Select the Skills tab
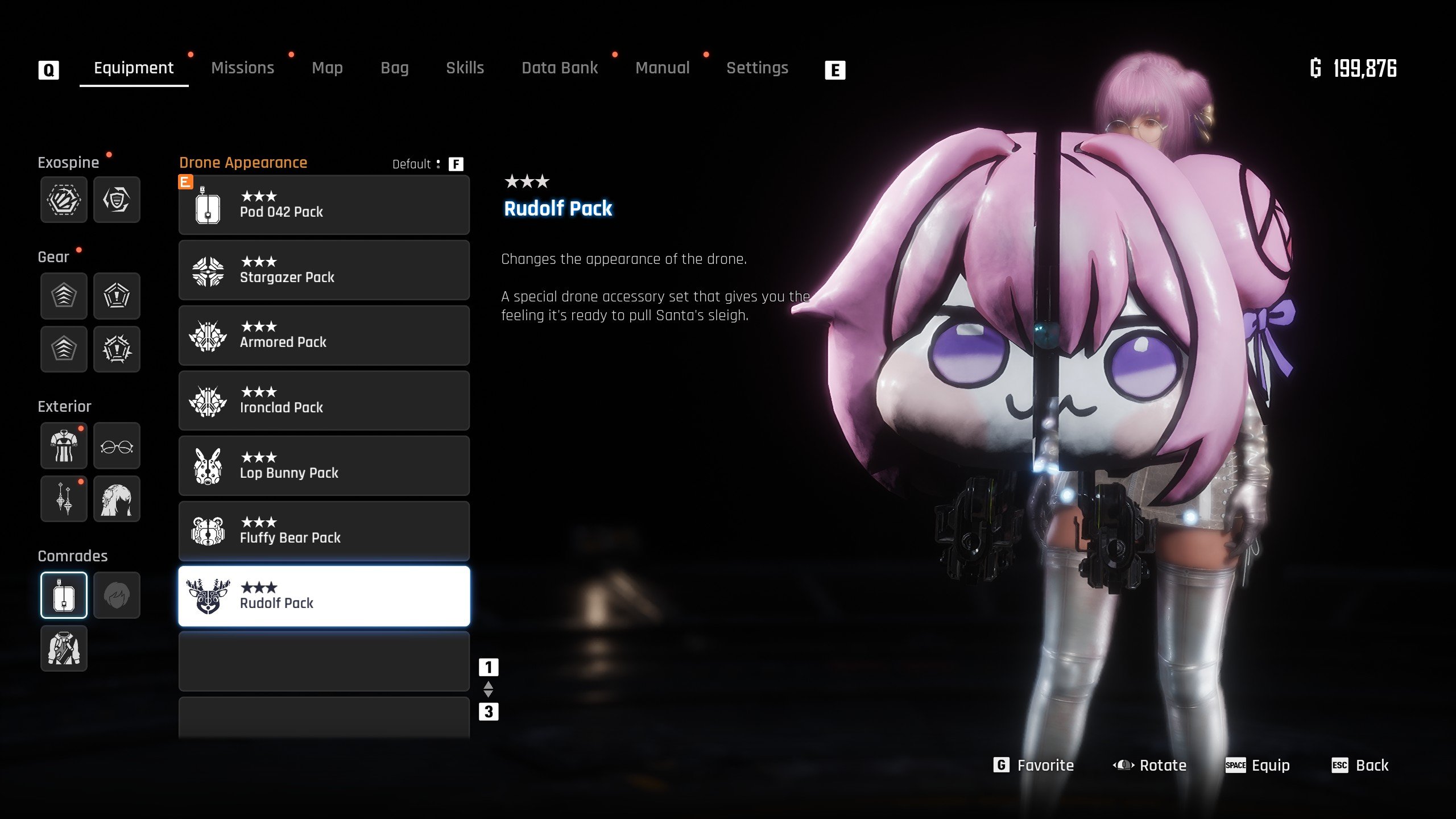This screenshot has width=1456, height=819. point(465,68)
